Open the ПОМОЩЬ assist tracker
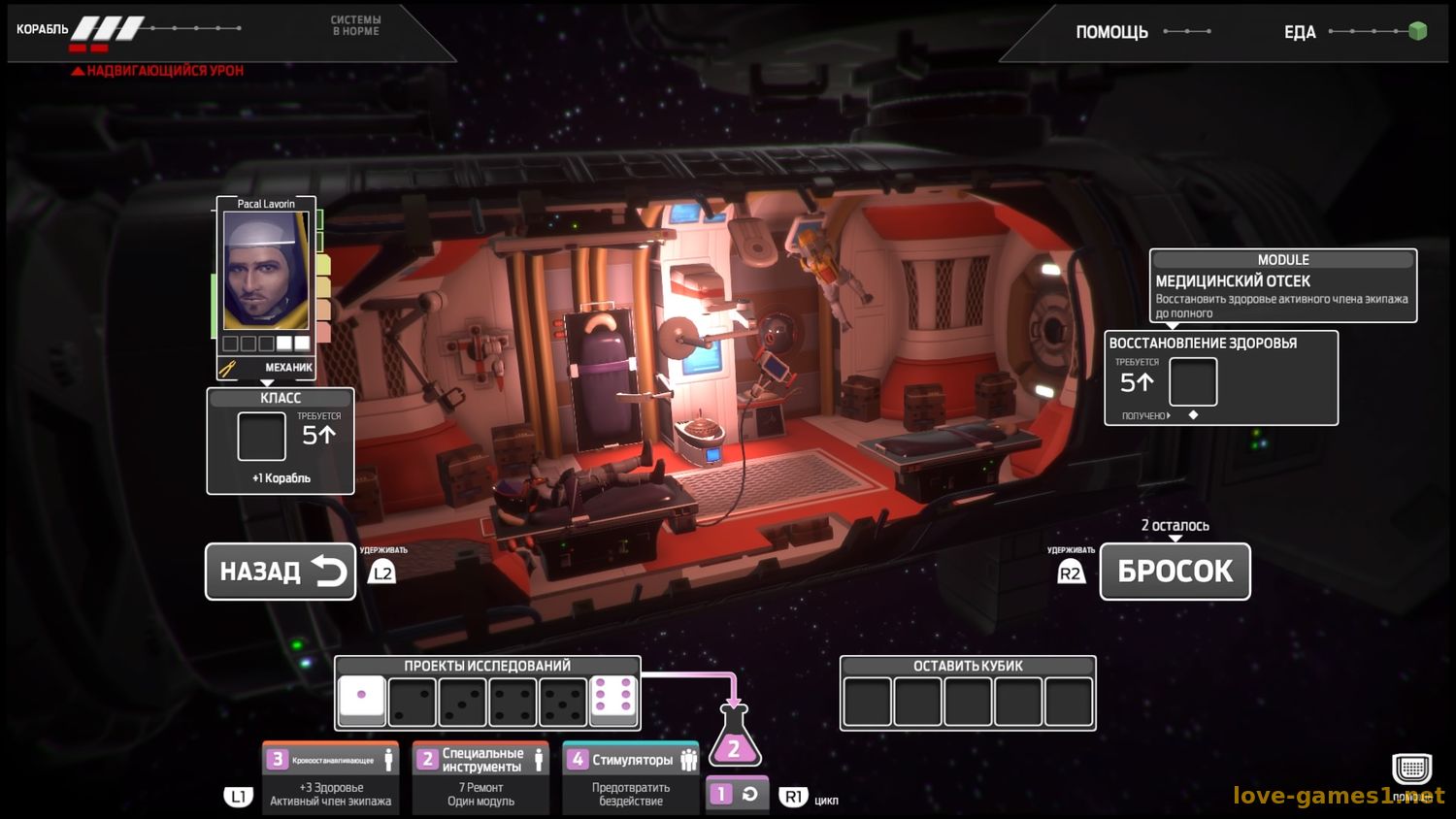The width and height of the screenshot is (1456, 819). (x=1111, y=32)
